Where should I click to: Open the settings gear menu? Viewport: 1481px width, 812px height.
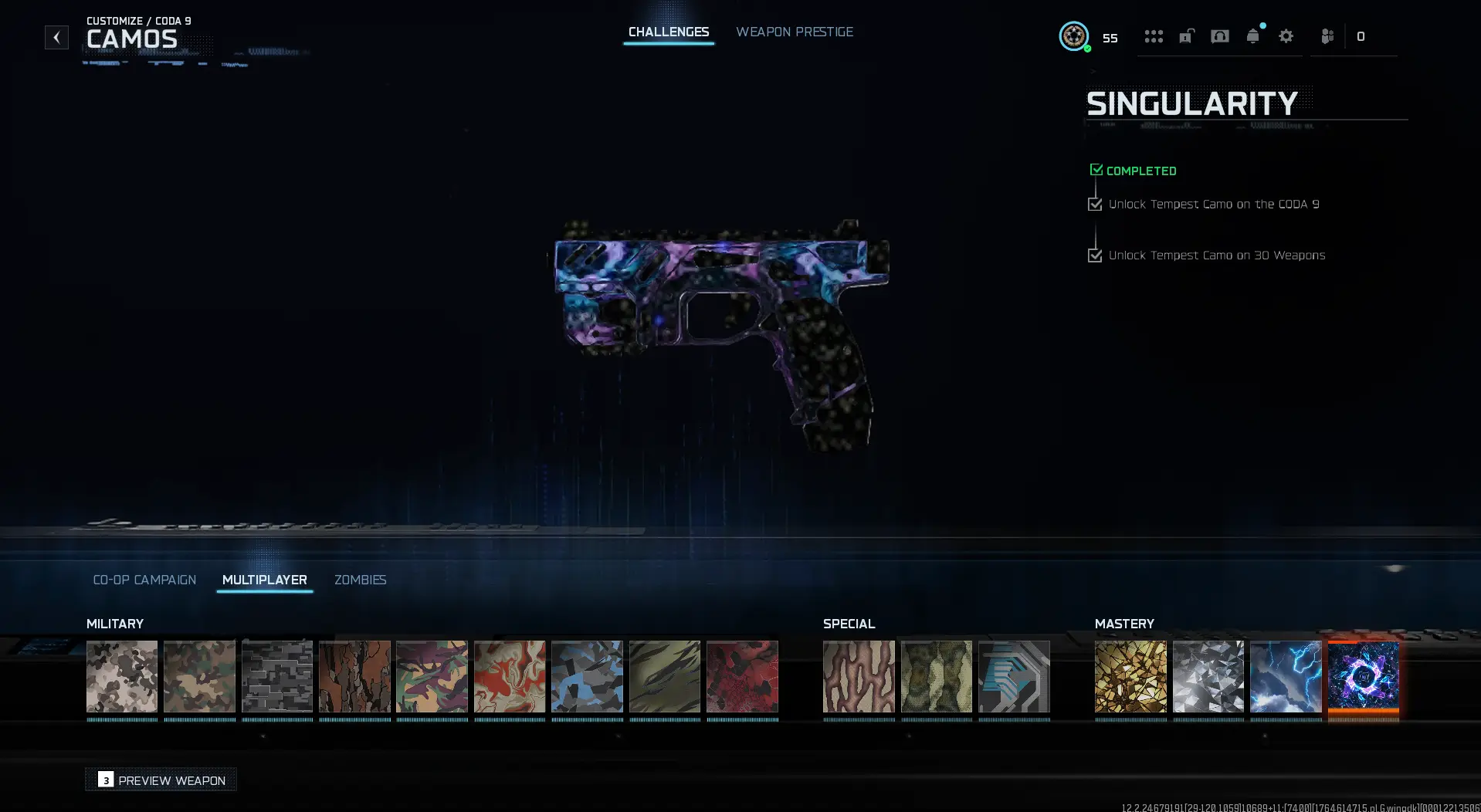[x=1286, y=36]
